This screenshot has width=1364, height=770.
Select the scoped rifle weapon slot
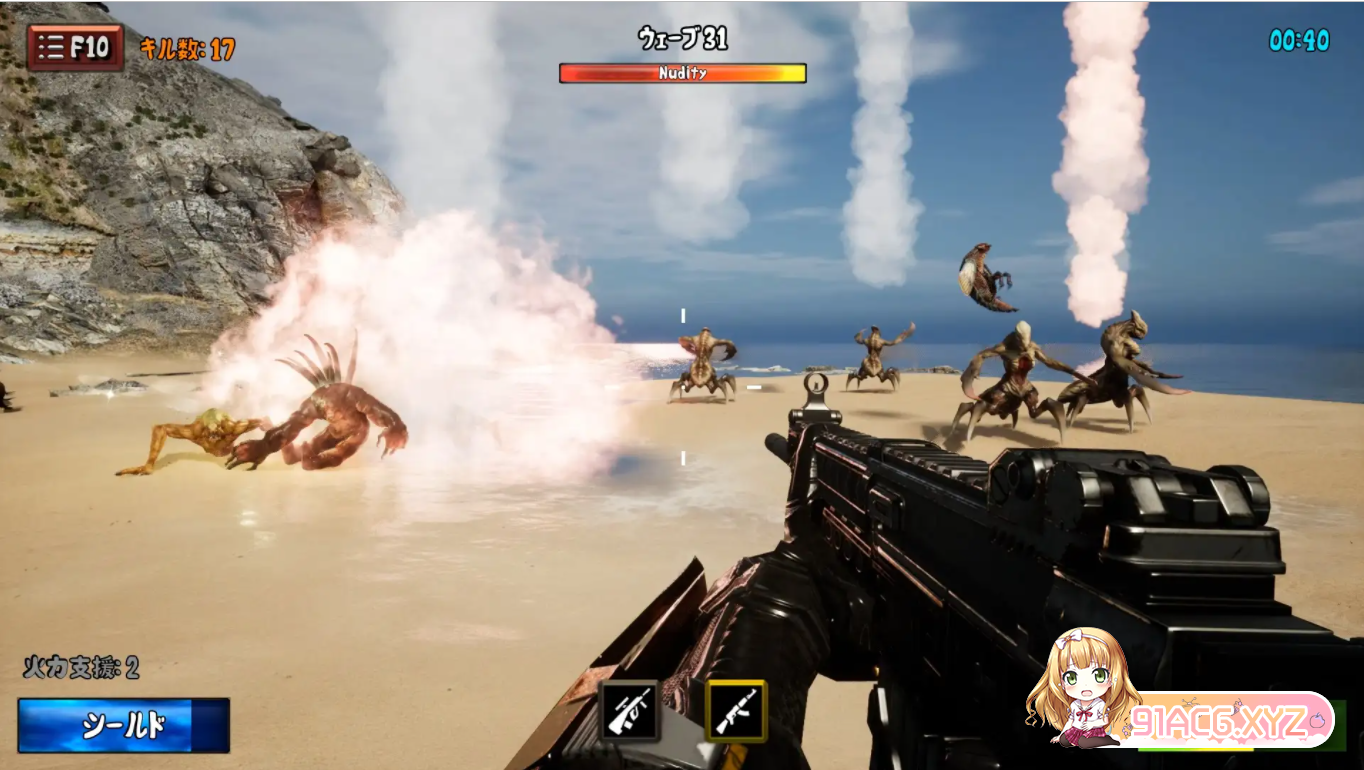[x=629, y=710]
